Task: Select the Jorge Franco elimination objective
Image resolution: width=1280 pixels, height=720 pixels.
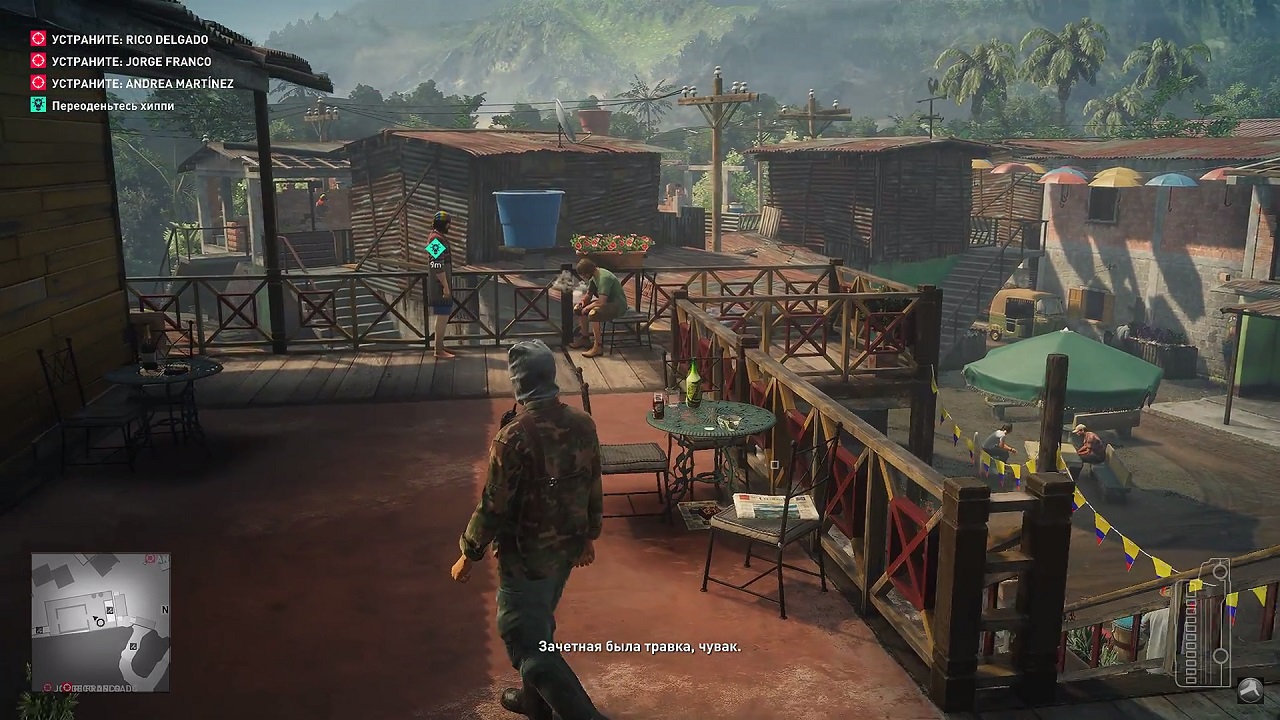Action: 131,62
